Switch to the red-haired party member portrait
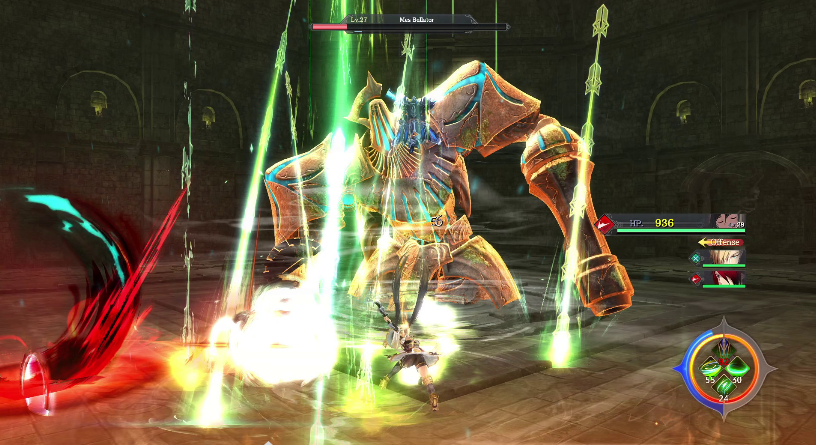Viewport: 816px width, 445px height. tap(731, 279)
